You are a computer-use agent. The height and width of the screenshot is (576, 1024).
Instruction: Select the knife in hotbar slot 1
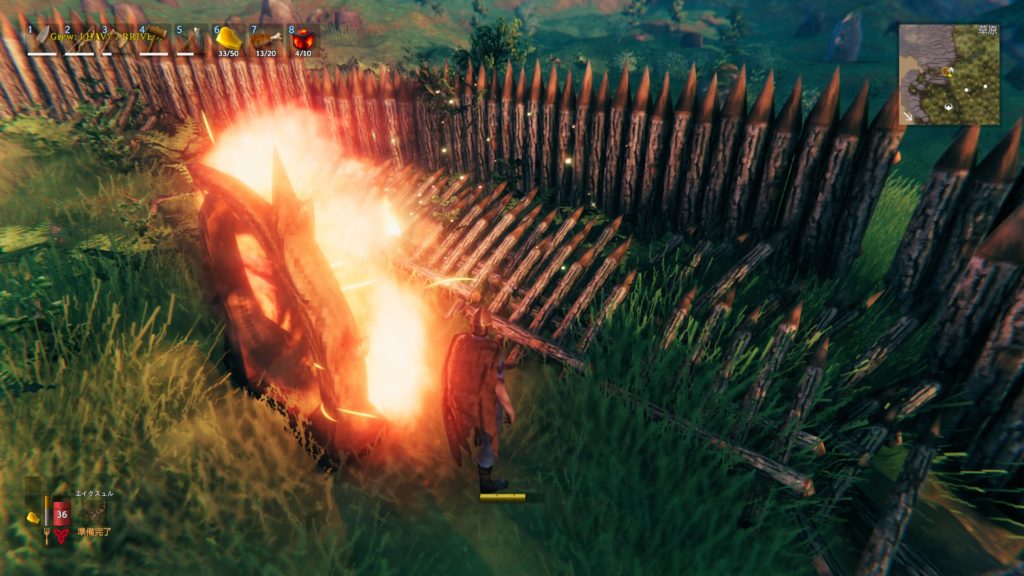[43, 40]
